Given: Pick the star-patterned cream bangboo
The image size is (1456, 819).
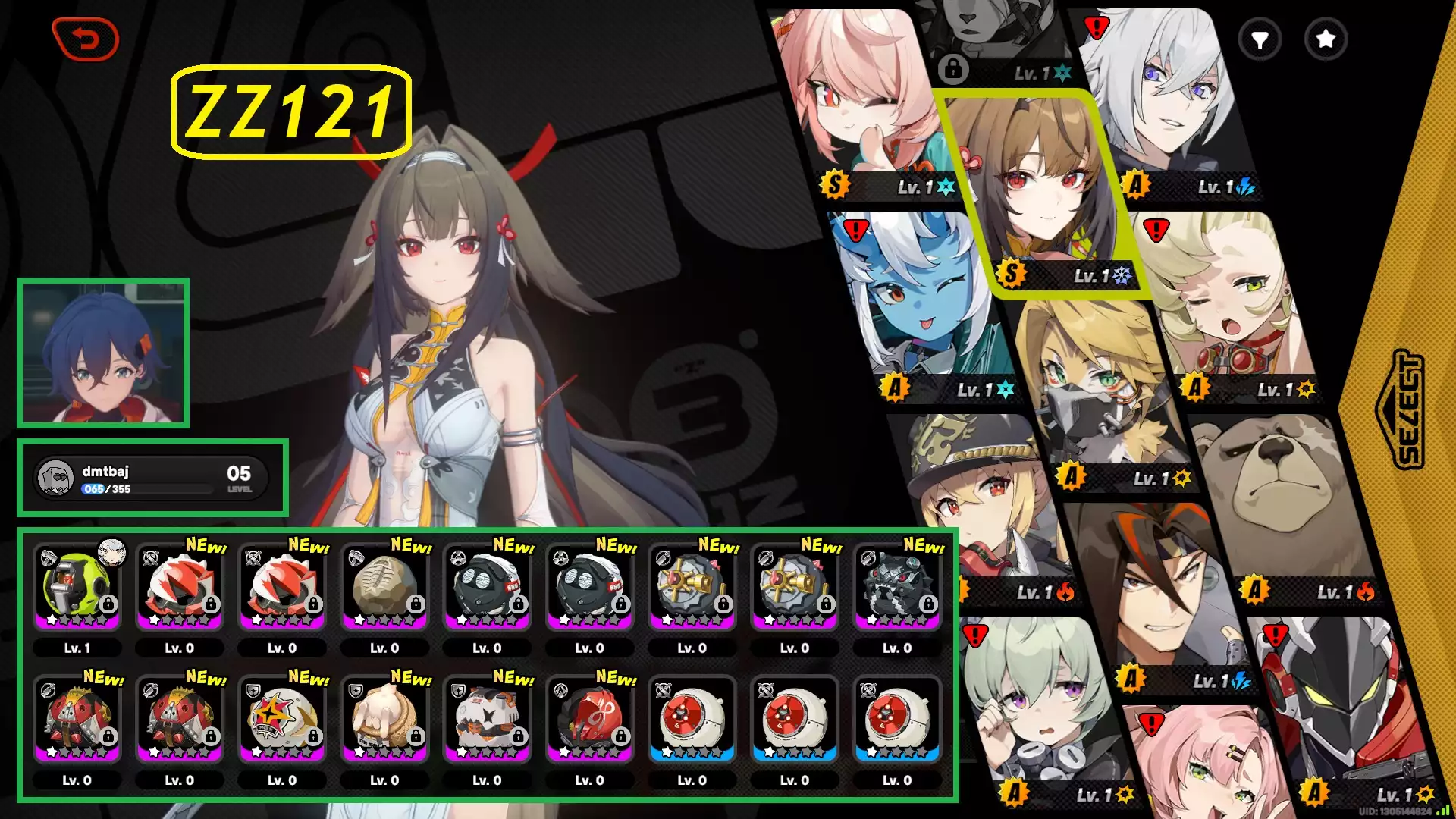Looking at the screenshot, I should click(282, 720).
